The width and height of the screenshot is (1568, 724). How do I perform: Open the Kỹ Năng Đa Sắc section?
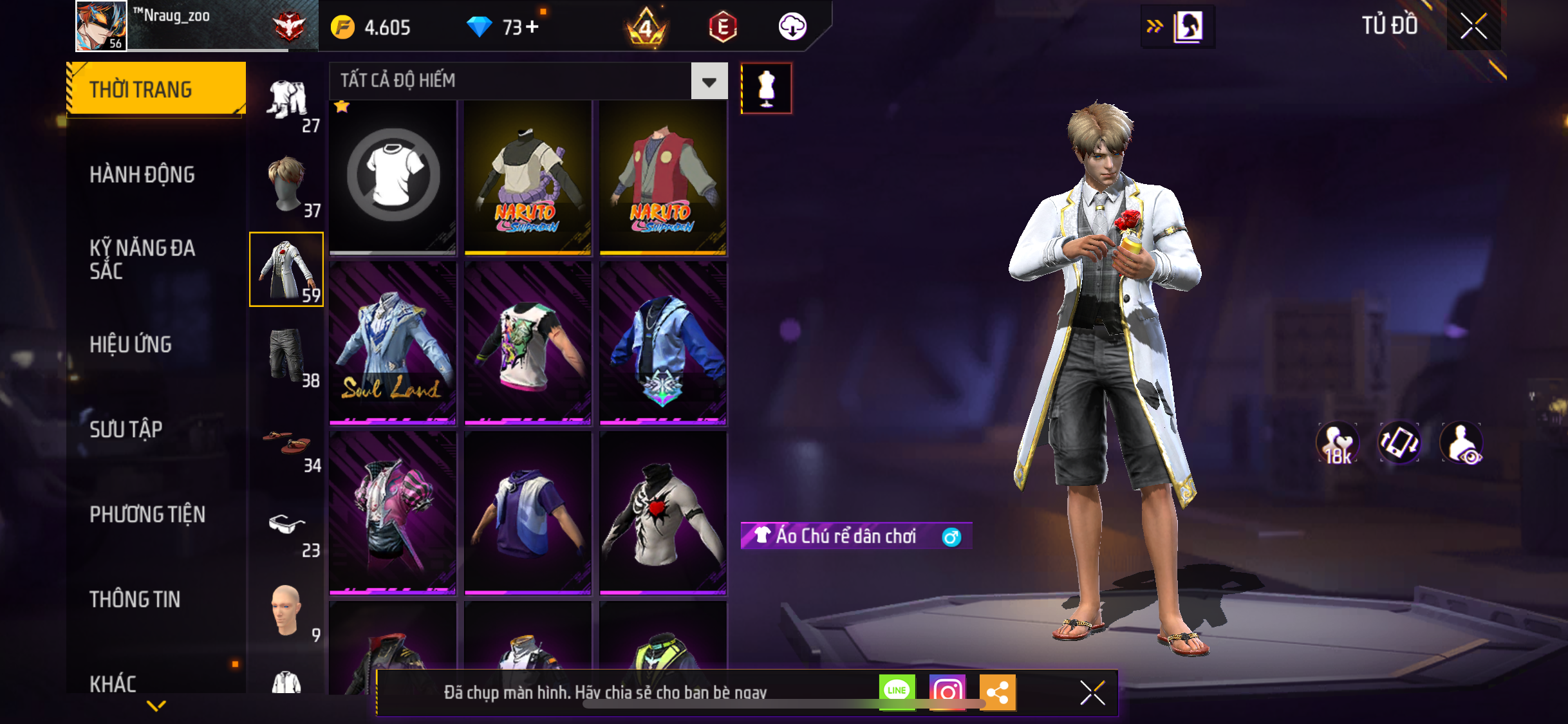(142, 259)
